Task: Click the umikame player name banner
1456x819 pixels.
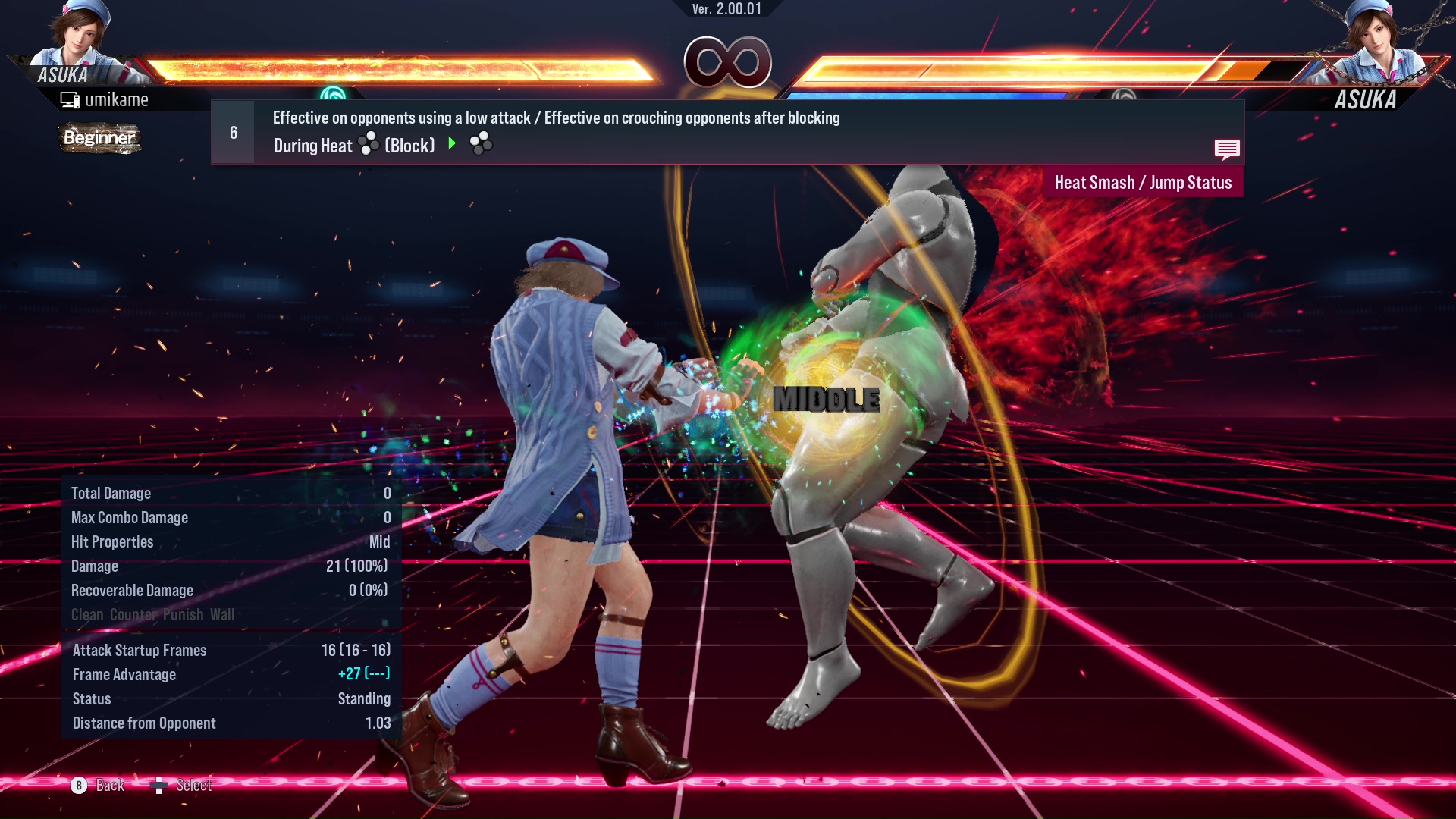Action: 118,99
